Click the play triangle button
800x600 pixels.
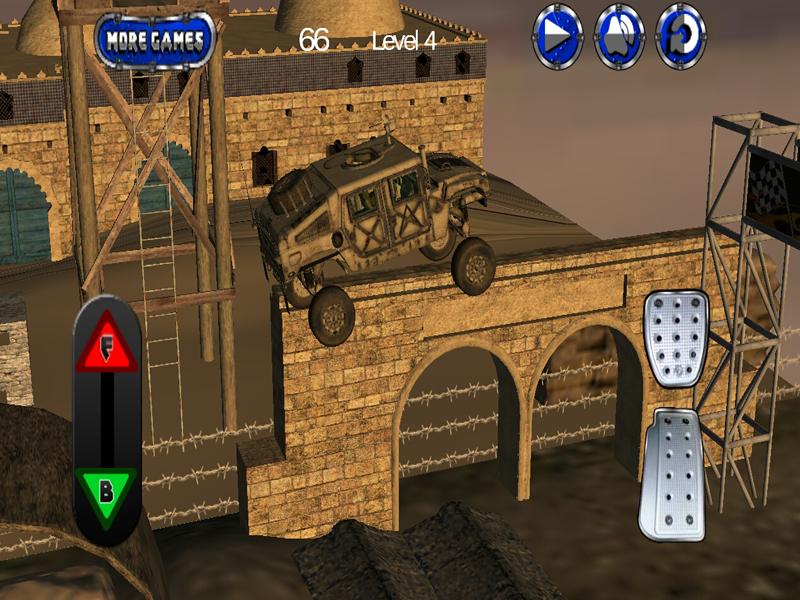click(x=557, y=37)
